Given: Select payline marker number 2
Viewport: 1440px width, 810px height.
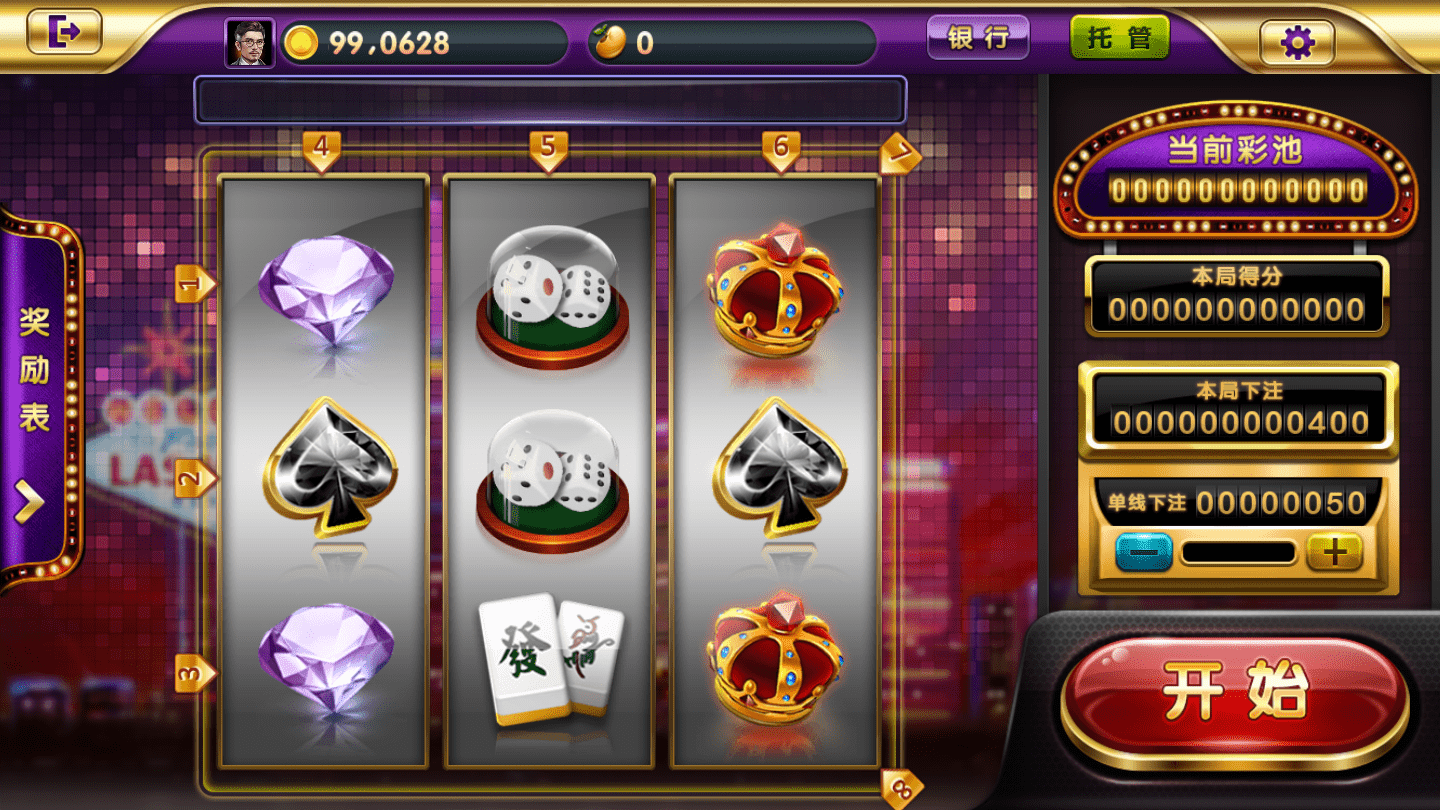Looking at the screenshot, I should pos(194,479).
